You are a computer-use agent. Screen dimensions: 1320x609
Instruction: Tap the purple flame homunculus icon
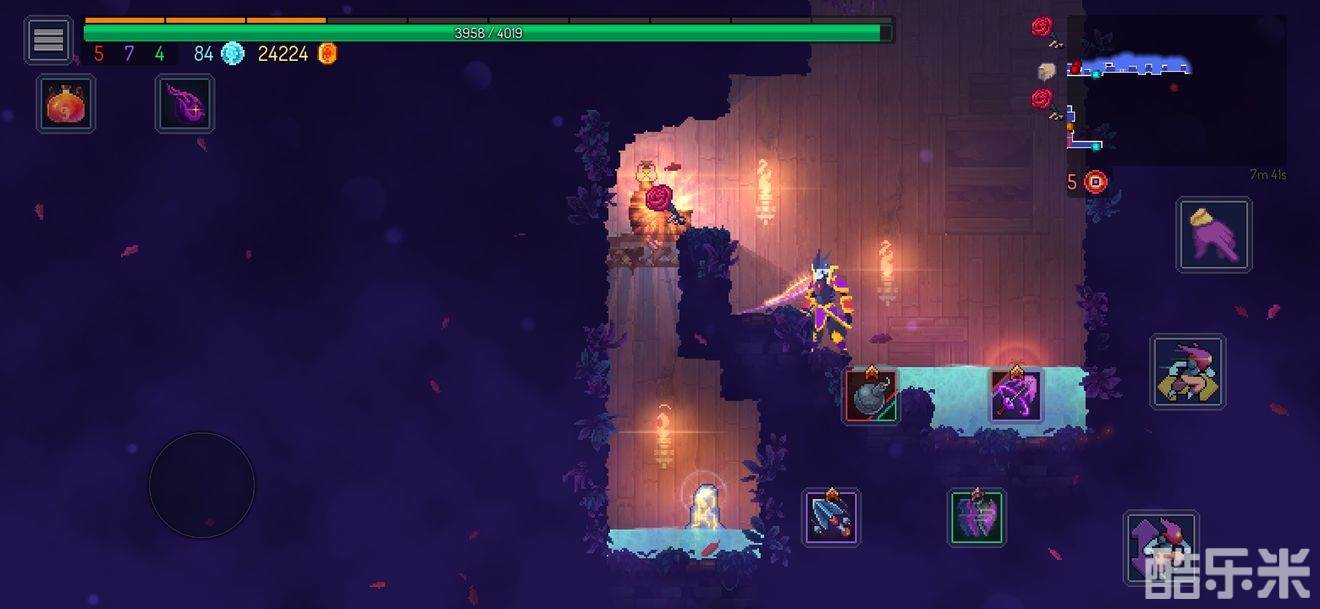[x=185, y=104]
